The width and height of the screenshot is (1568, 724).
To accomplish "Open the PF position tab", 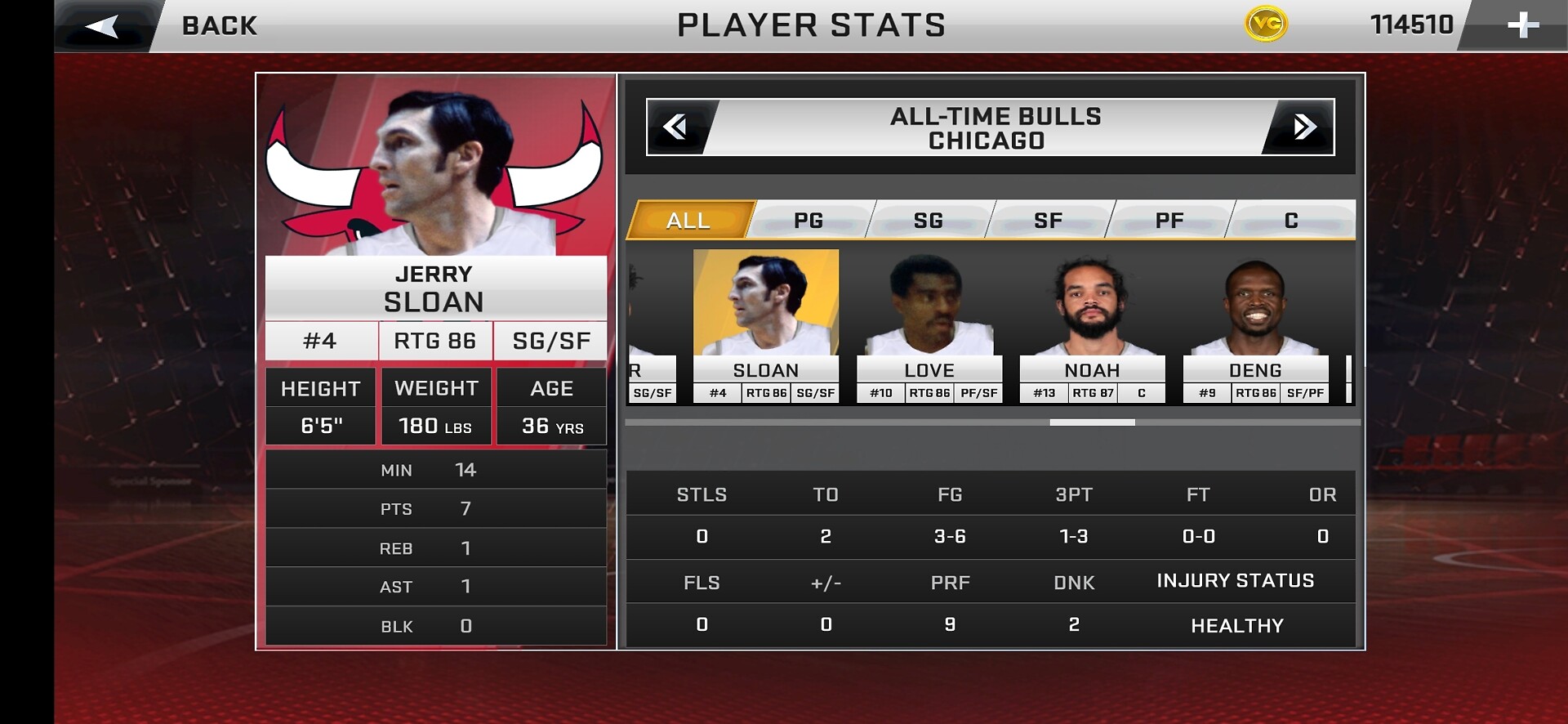I will (1169, 220).
